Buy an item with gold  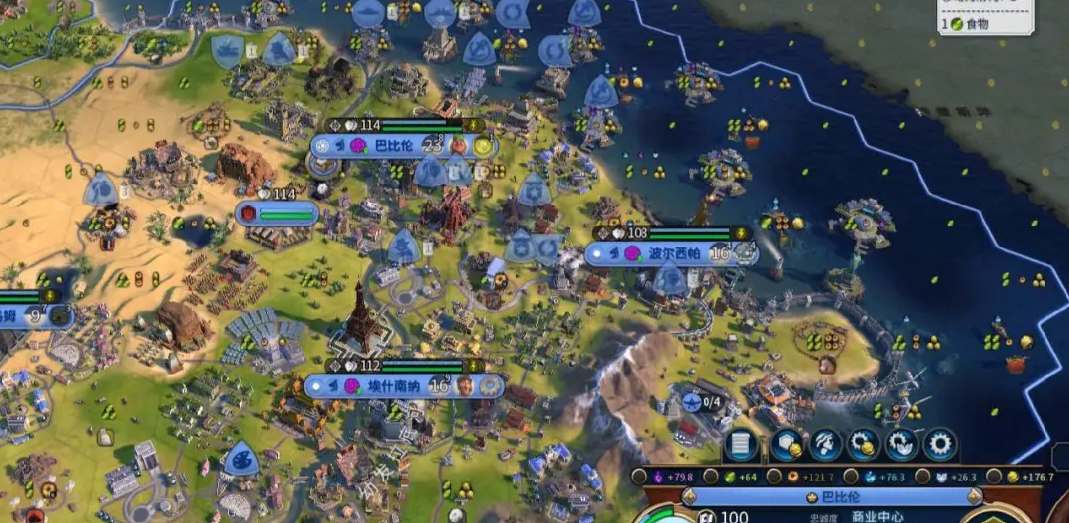coord(863,444)
